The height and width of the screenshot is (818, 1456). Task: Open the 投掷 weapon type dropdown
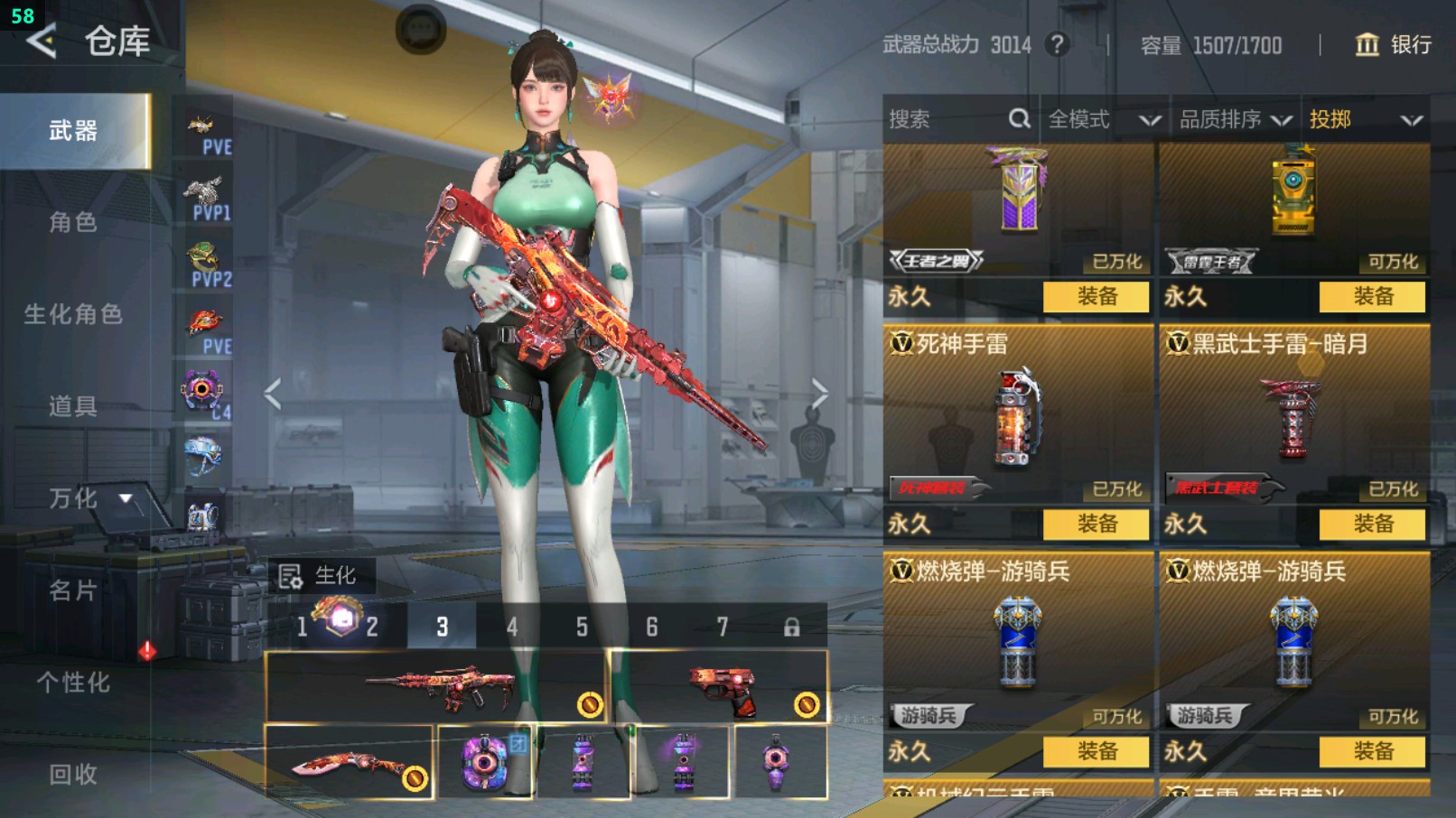coord(1366,119)
